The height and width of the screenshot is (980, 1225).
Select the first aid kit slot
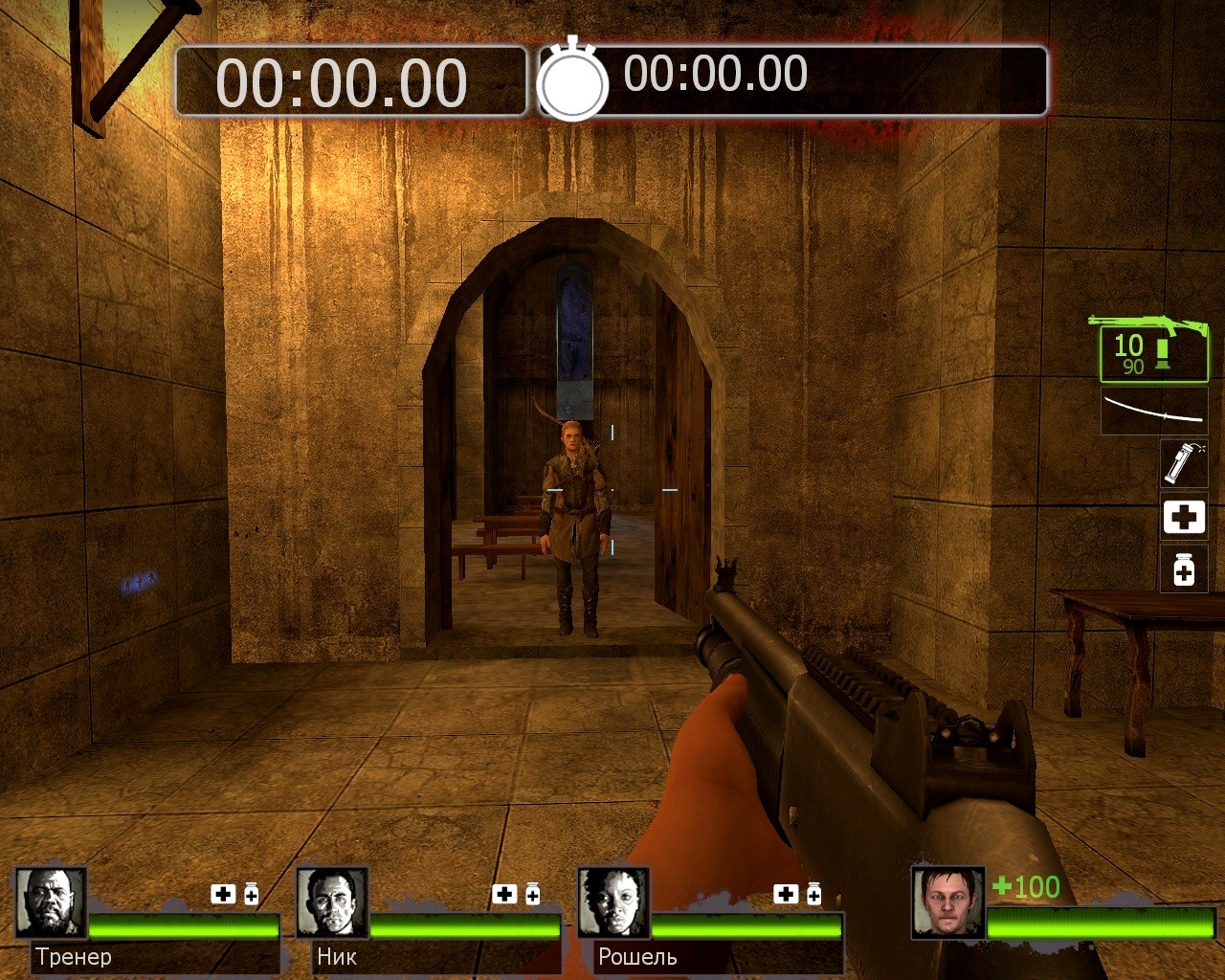1184,518
